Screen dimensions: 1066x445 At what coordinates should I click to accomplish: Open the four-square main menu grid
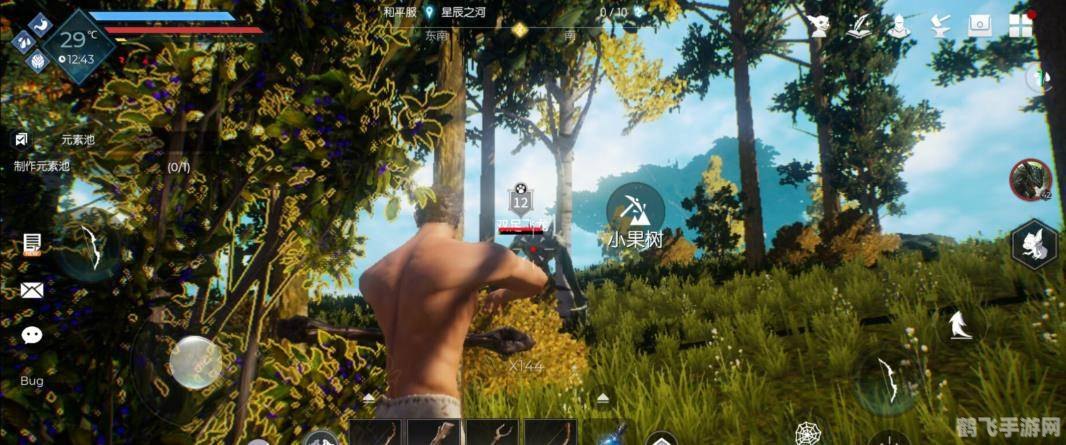[x=1021, y=26]
